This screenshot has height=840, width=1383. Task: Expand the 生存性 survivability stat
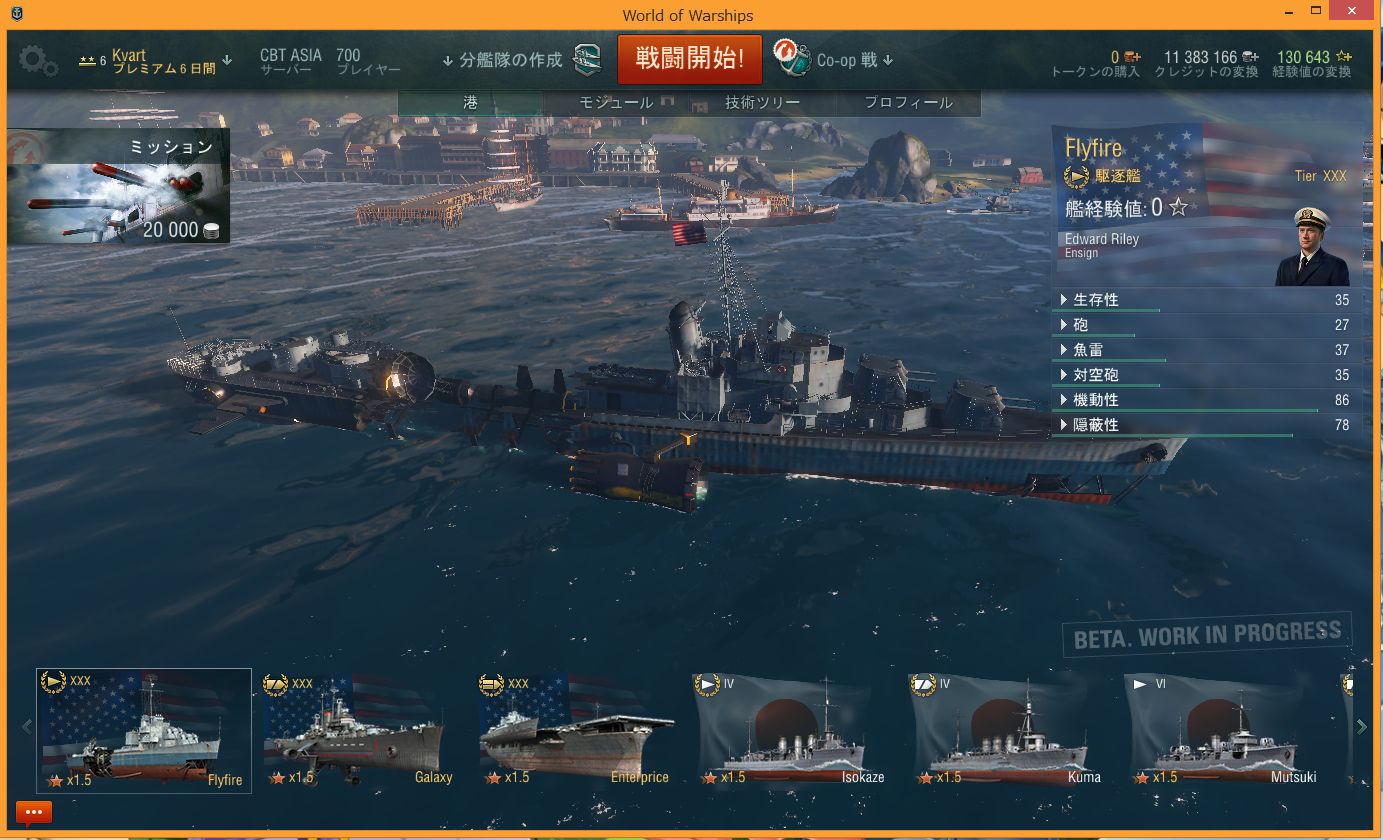coord(1095,300)
